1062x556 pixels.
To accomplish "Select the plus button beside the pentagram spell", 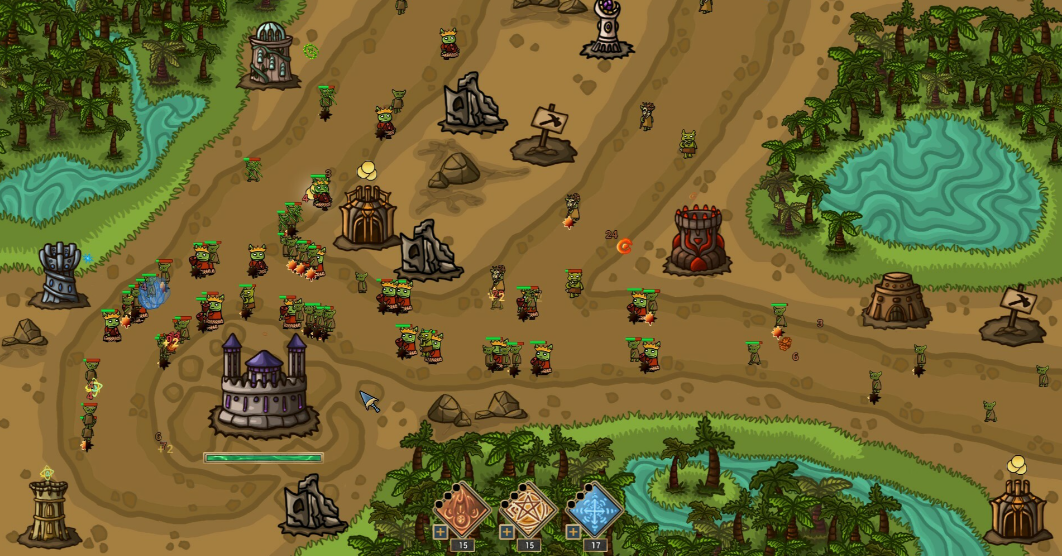I will click(506, 532).
